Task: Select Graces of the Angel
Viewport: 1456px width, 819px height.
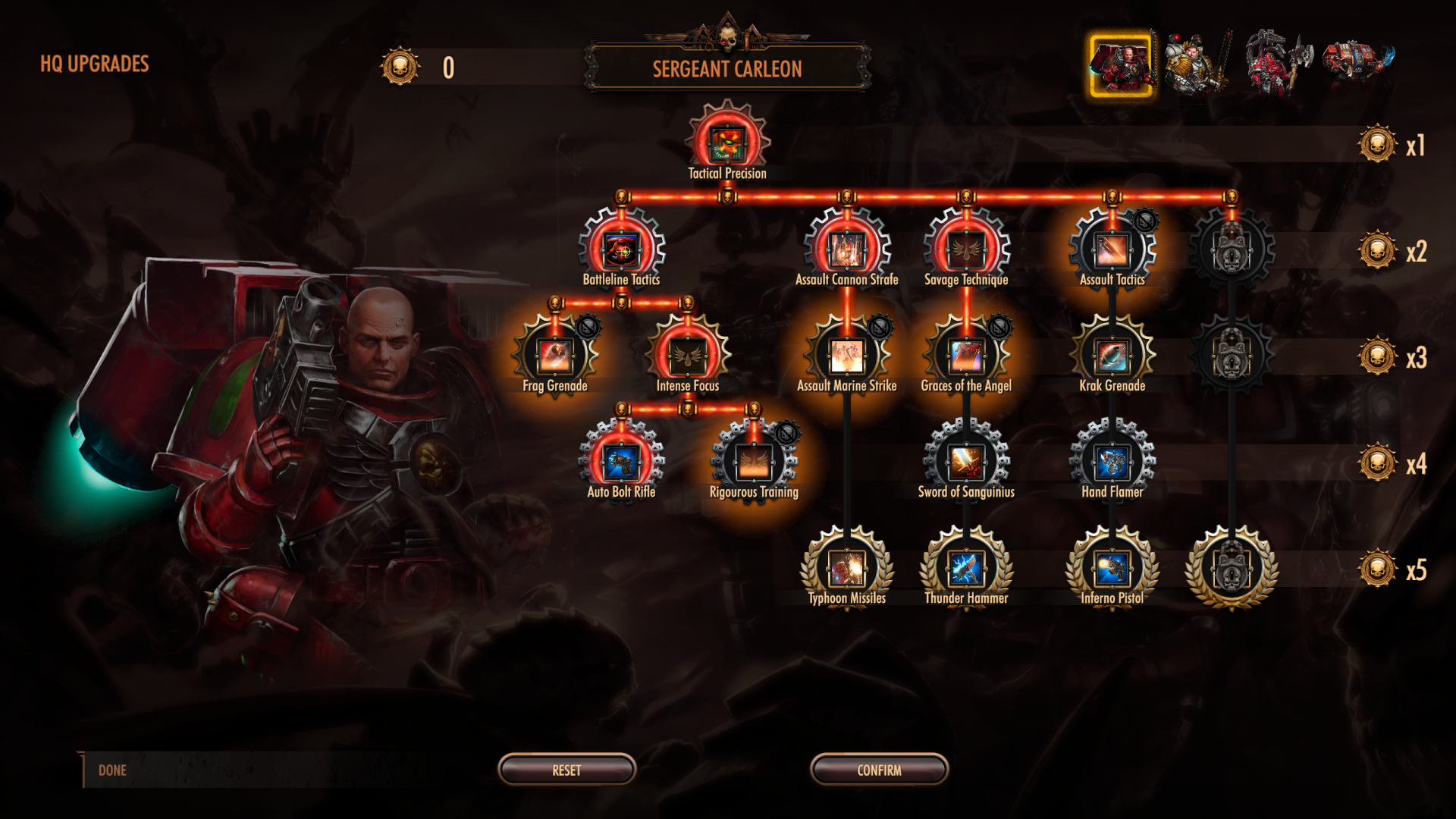Action: coord(966,355)
